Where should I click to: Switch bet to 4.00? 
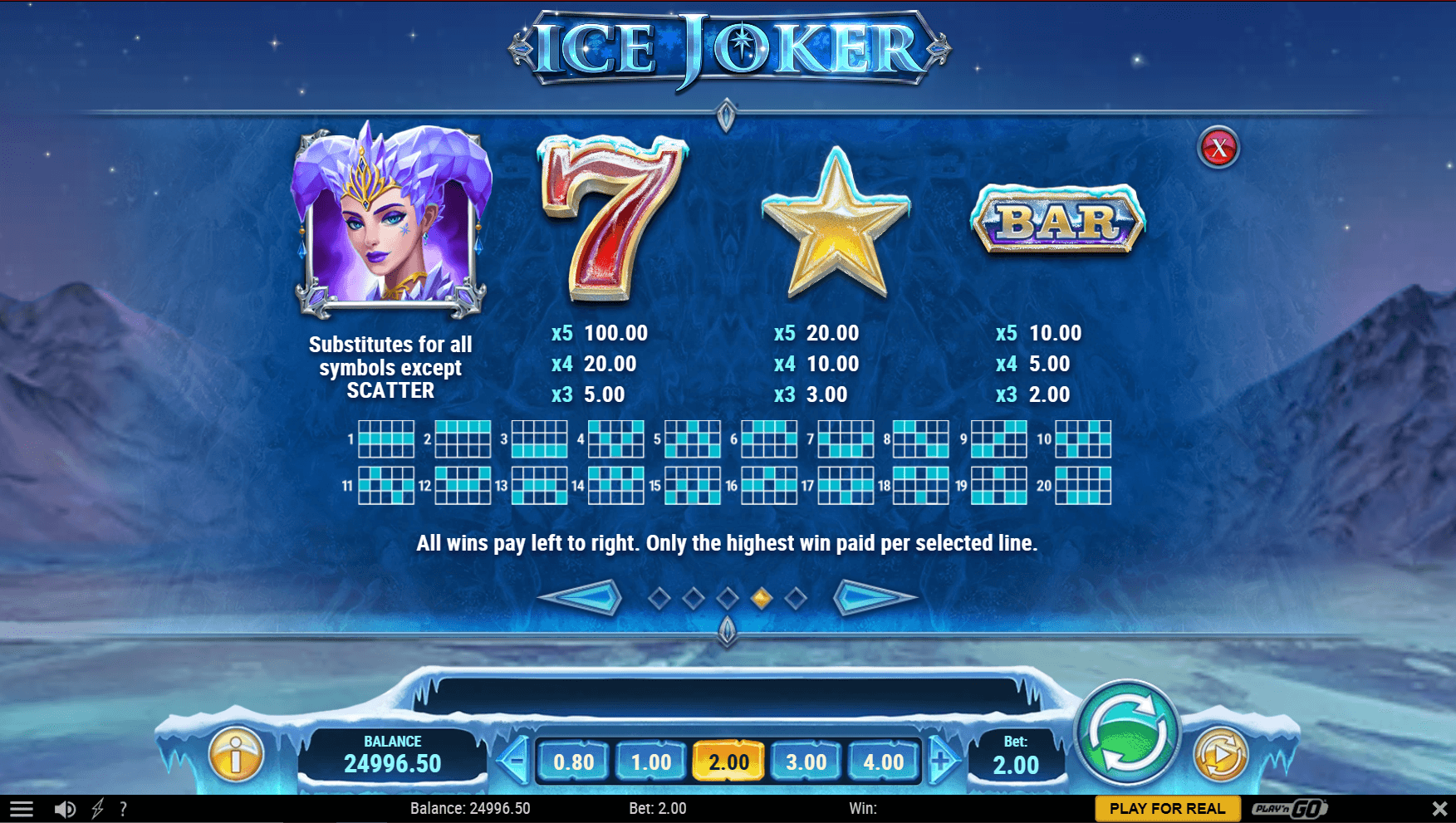(884, 760)
